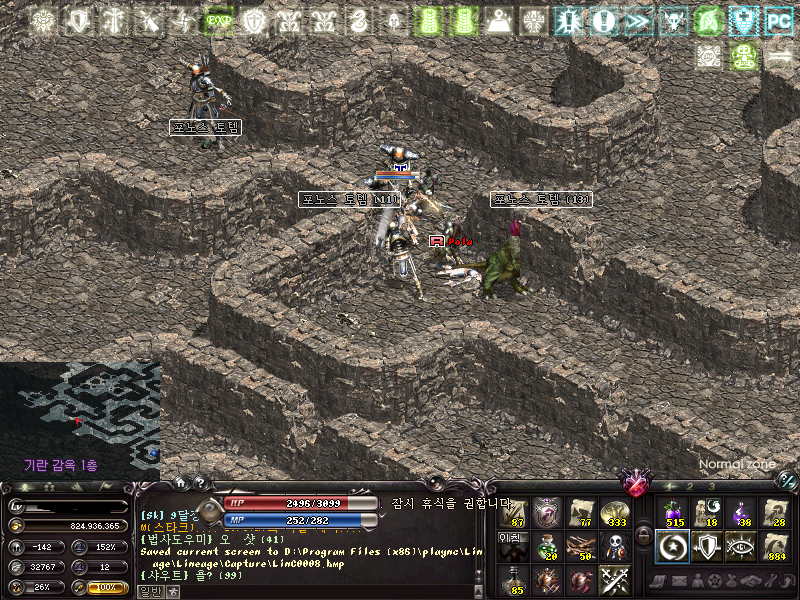Viewport: 800px width, 600px height.
Task: Switch to hotbar page 3
Action: click(711, 486)
